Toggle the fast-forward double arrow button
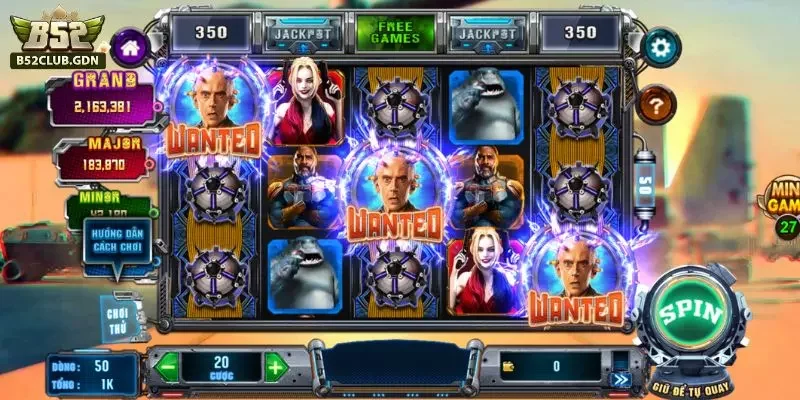 tap(622, 378)
